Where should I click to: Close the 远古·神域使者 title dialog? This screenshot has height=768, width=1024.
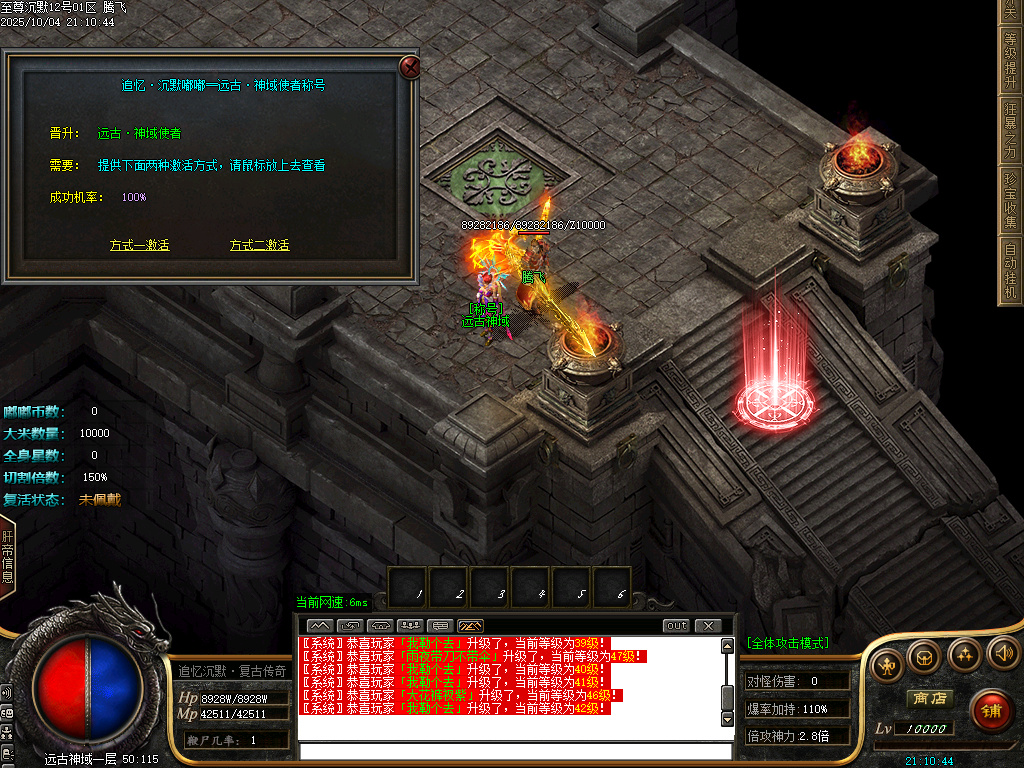[x=409, y=67]
